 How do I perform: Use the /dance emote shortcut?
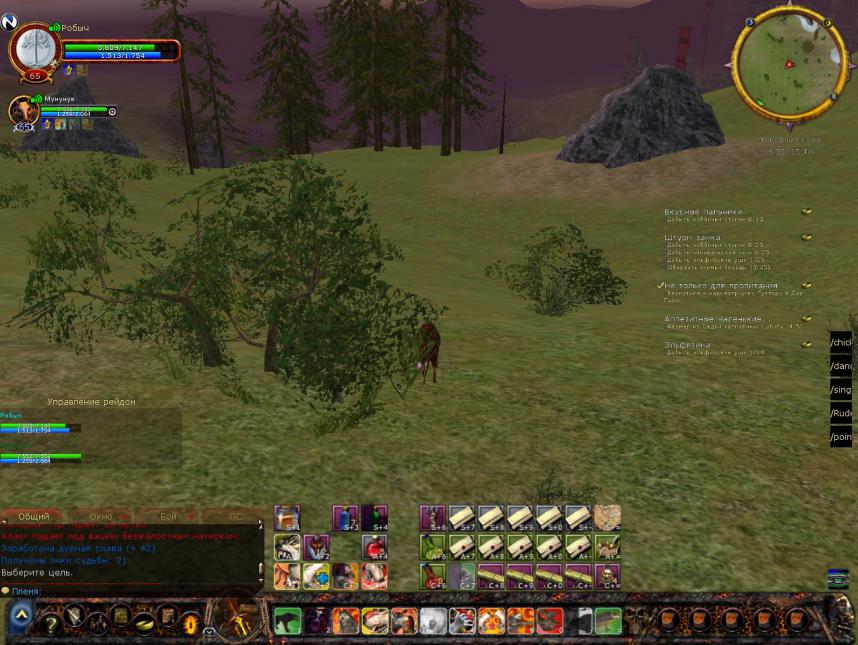[841, 366]
